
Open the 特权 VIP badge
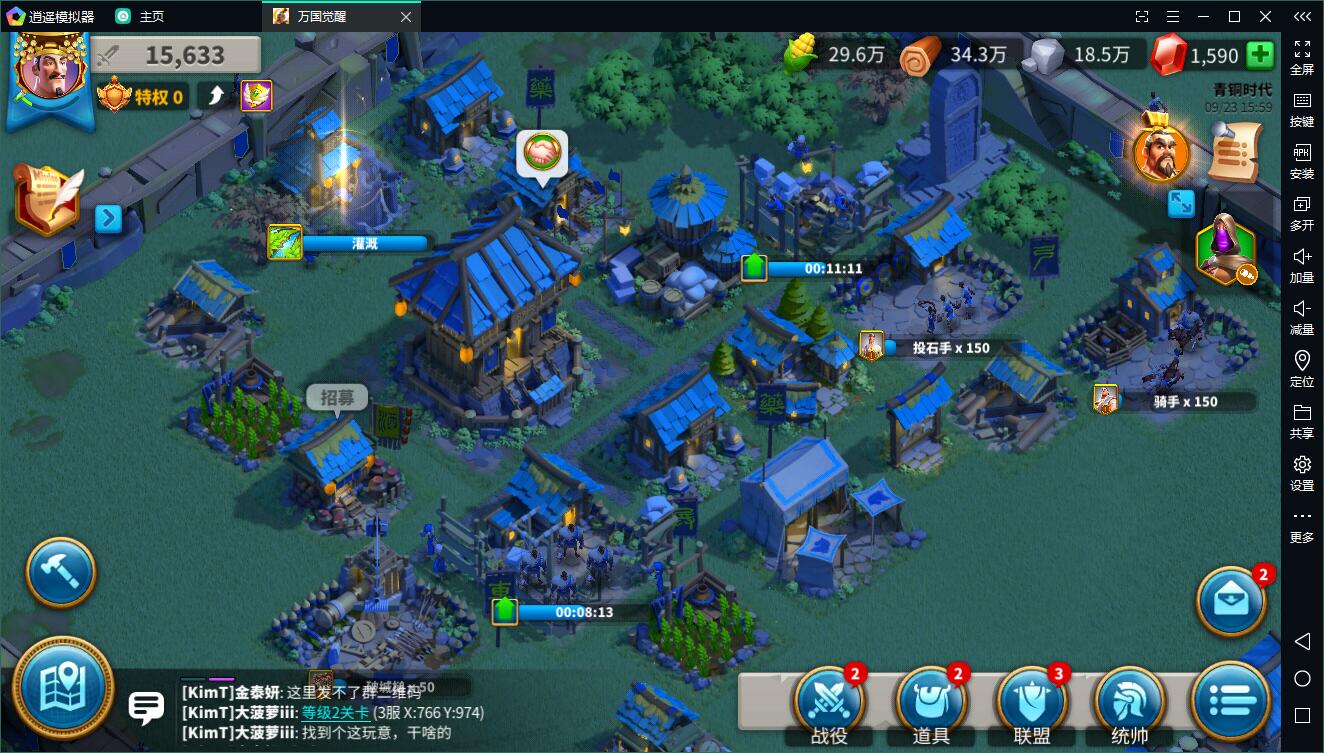tap(142, 96)
